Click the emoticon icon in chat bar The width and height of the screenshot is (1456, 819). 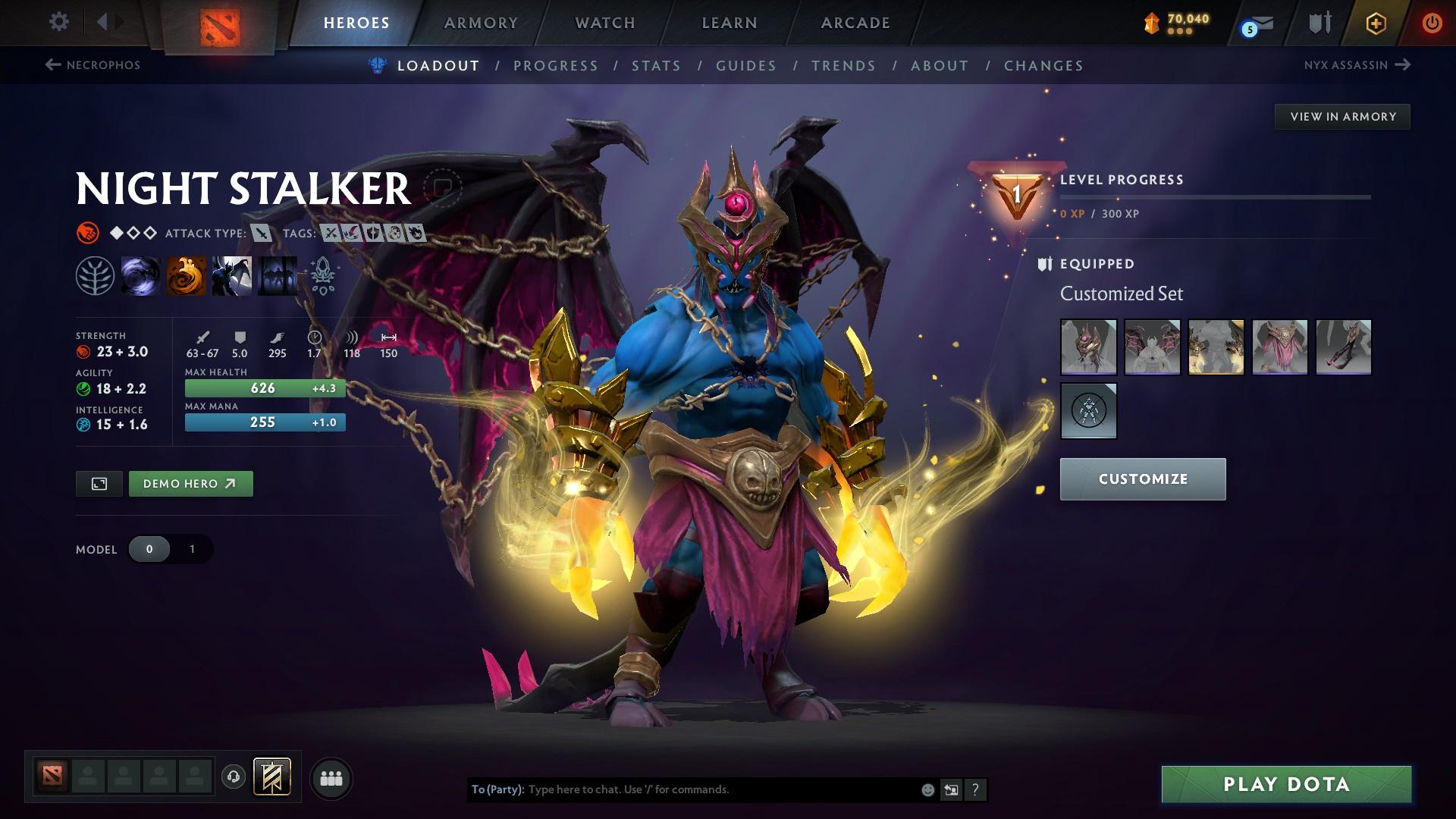[927, 789]
